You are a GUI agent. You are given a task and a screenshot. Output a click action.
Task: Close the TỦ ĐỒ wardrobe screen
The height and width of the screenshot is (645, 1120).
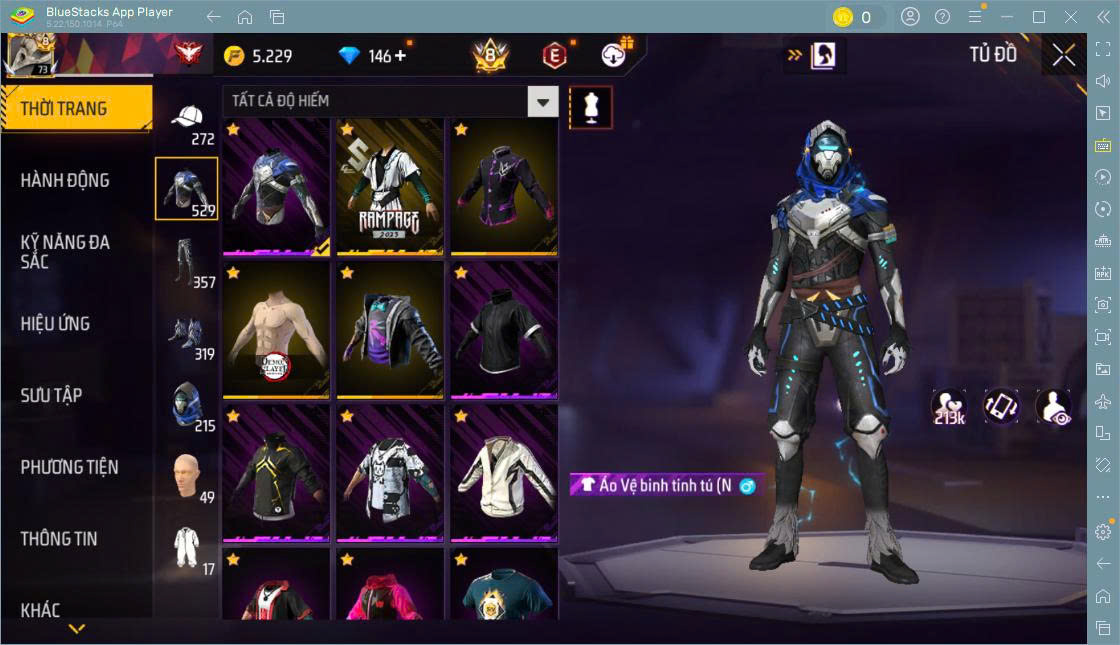(x=1064, y=55)
